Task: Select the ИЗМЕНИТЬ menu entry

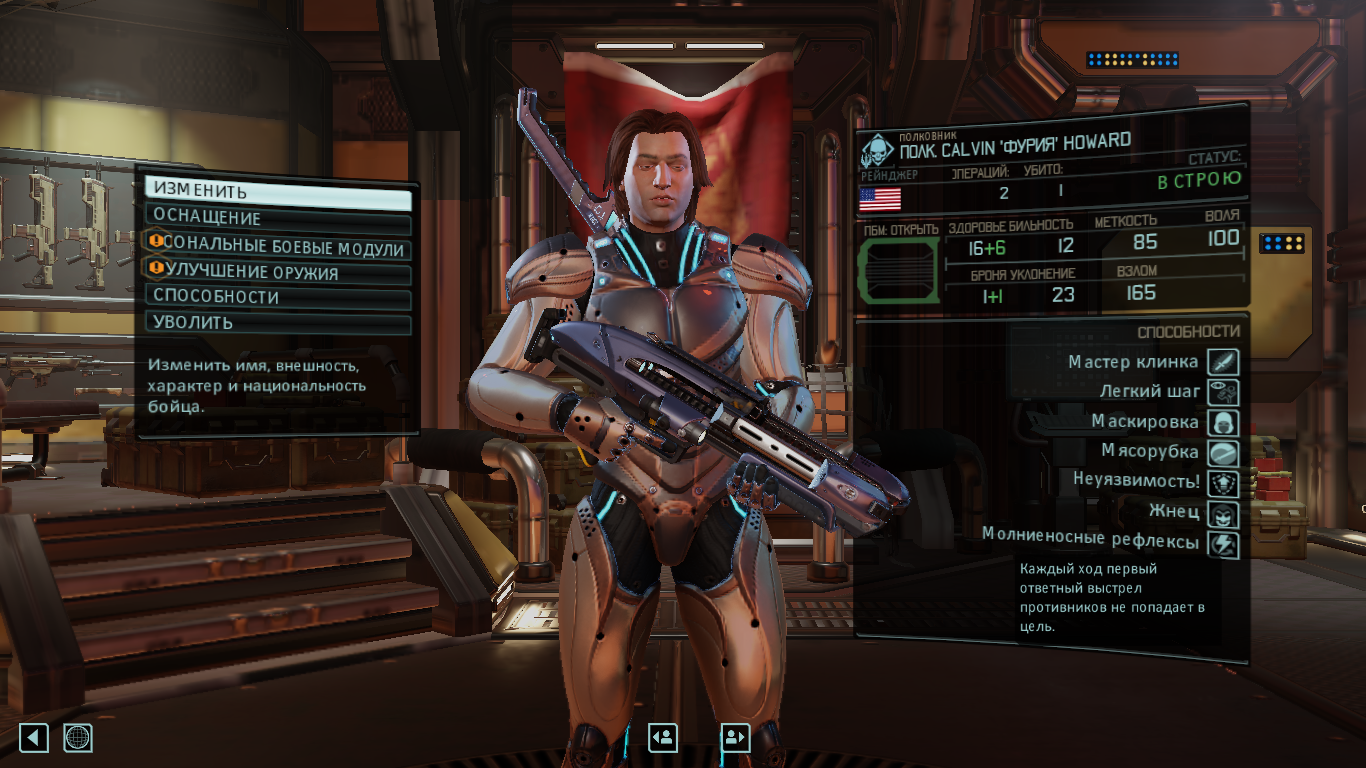Action: (x=278, y=192)
